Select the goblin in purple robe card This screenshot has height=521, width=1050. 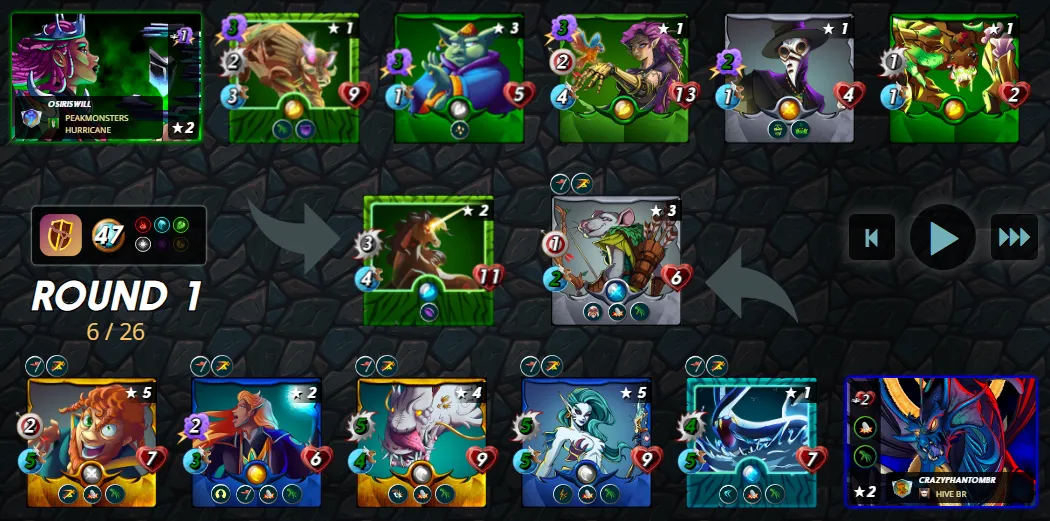[x=457, y=77]
